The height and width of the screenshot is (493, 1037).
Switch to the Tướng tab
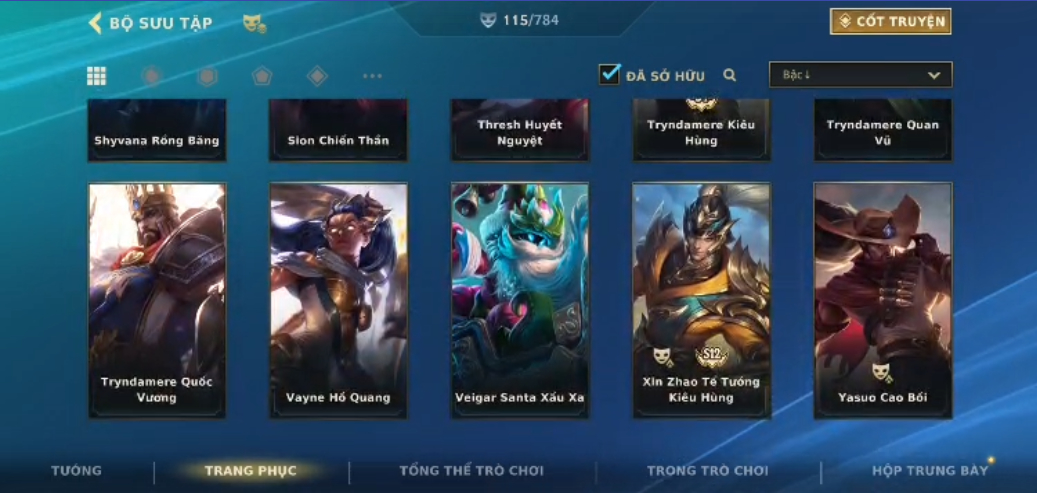click(x=77, y=471)
